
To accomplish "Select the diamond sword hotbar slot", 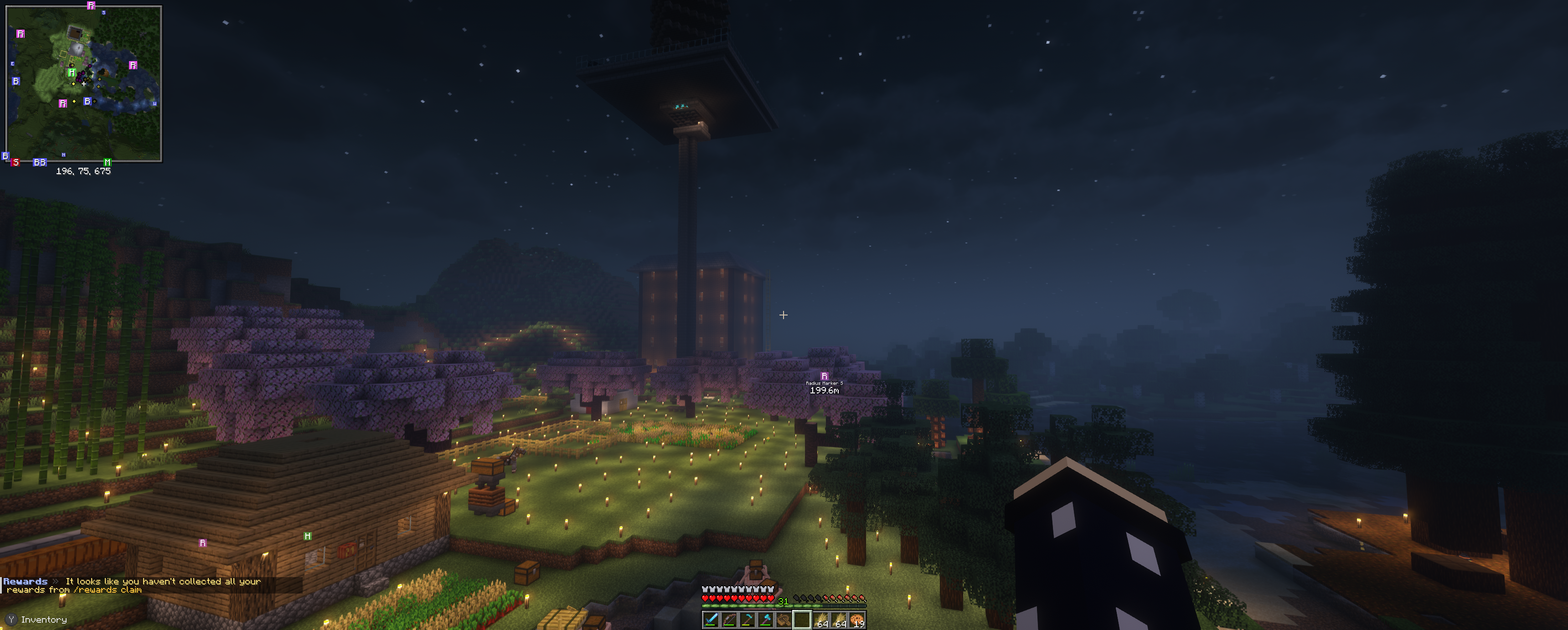I will point(710,620).
